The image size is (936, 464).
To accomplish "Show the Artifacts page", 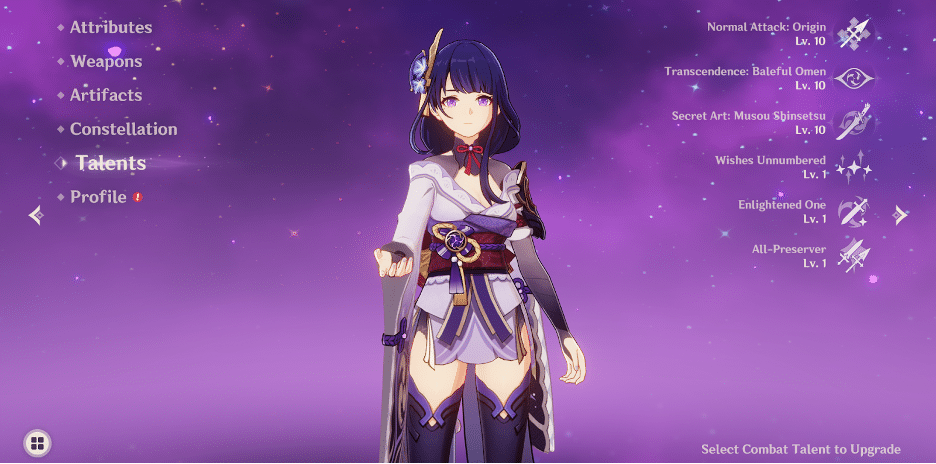I will pyautogui.click(x=105, y=95).
